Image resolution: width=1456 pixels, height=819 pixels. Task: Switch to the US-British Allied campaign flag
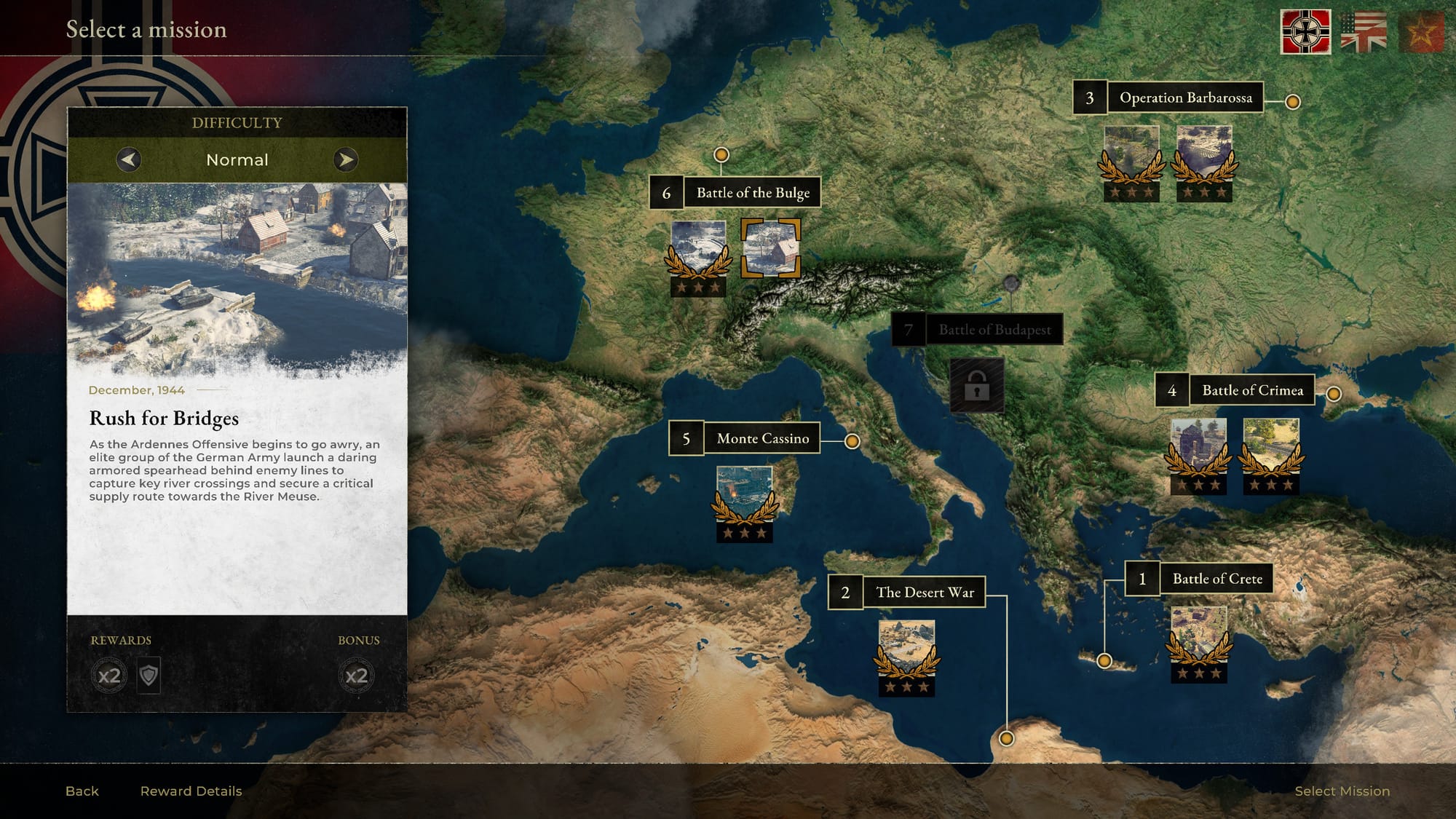click(x=1364, y=32)
